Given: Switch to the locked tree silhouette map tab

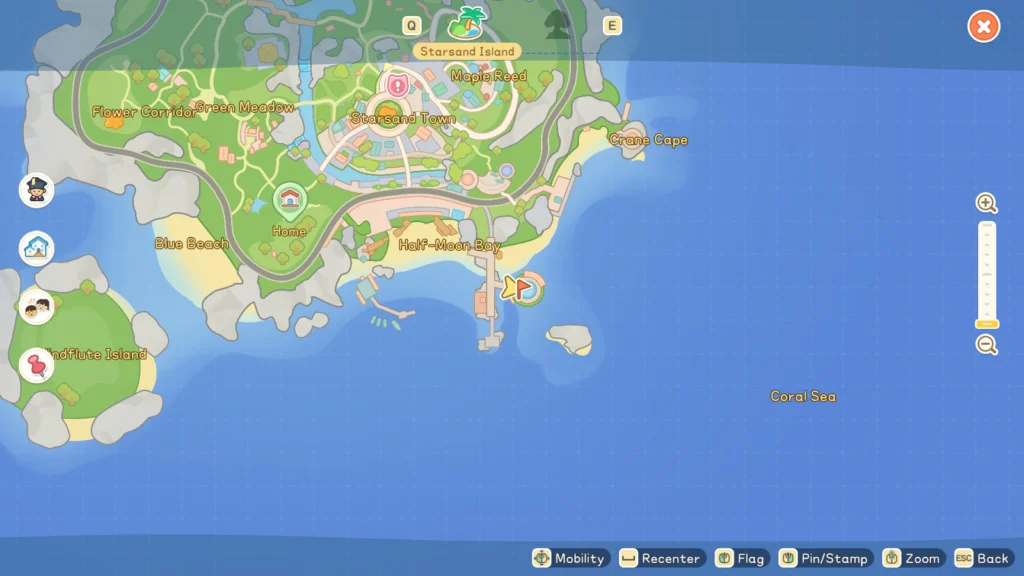Looking at the screenshot, I should point(557,24).
